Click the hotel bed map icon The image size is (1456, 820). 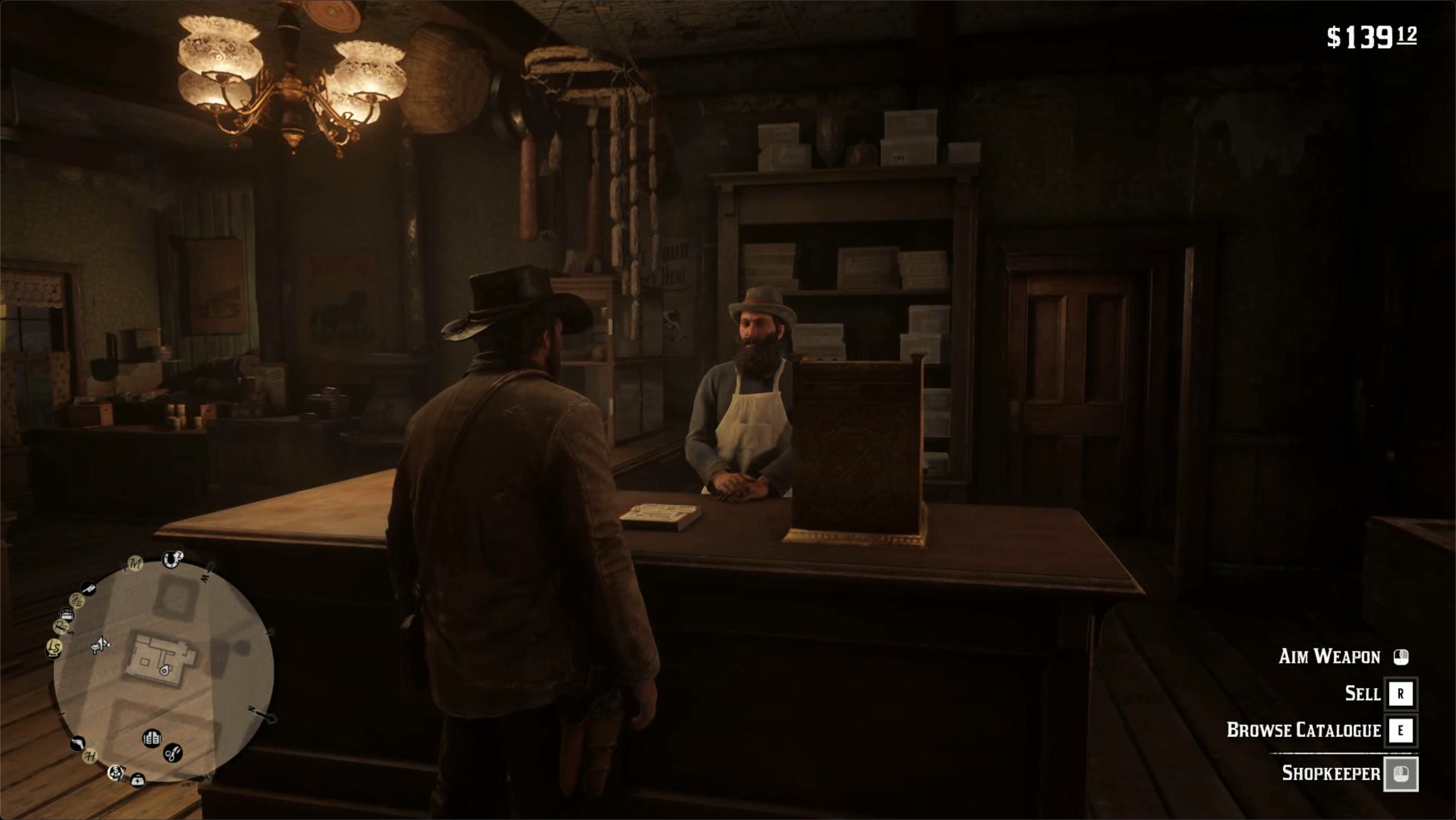(67, 614)
